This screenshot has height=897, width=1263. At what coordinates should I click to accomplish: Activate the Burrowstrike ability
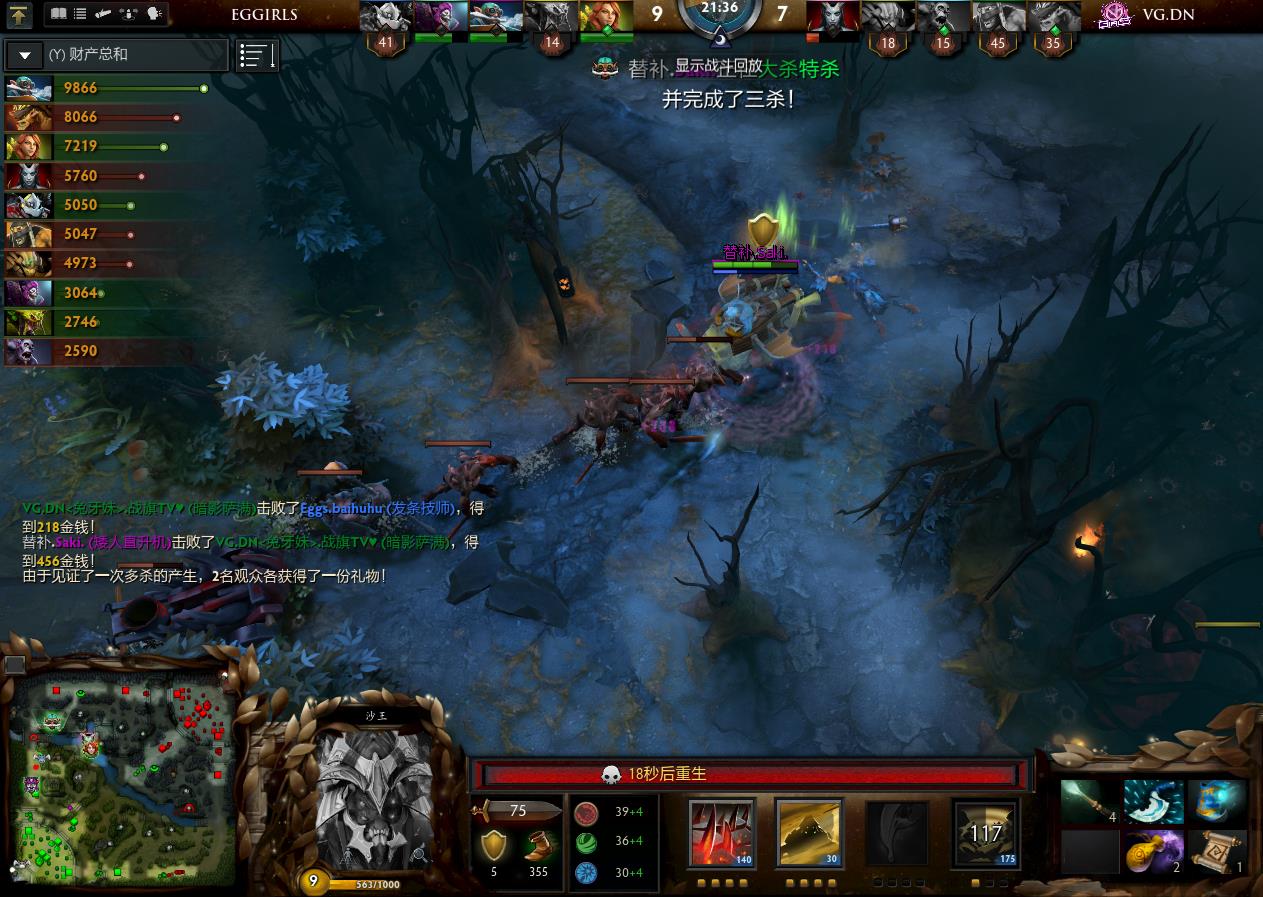(722, 832)
